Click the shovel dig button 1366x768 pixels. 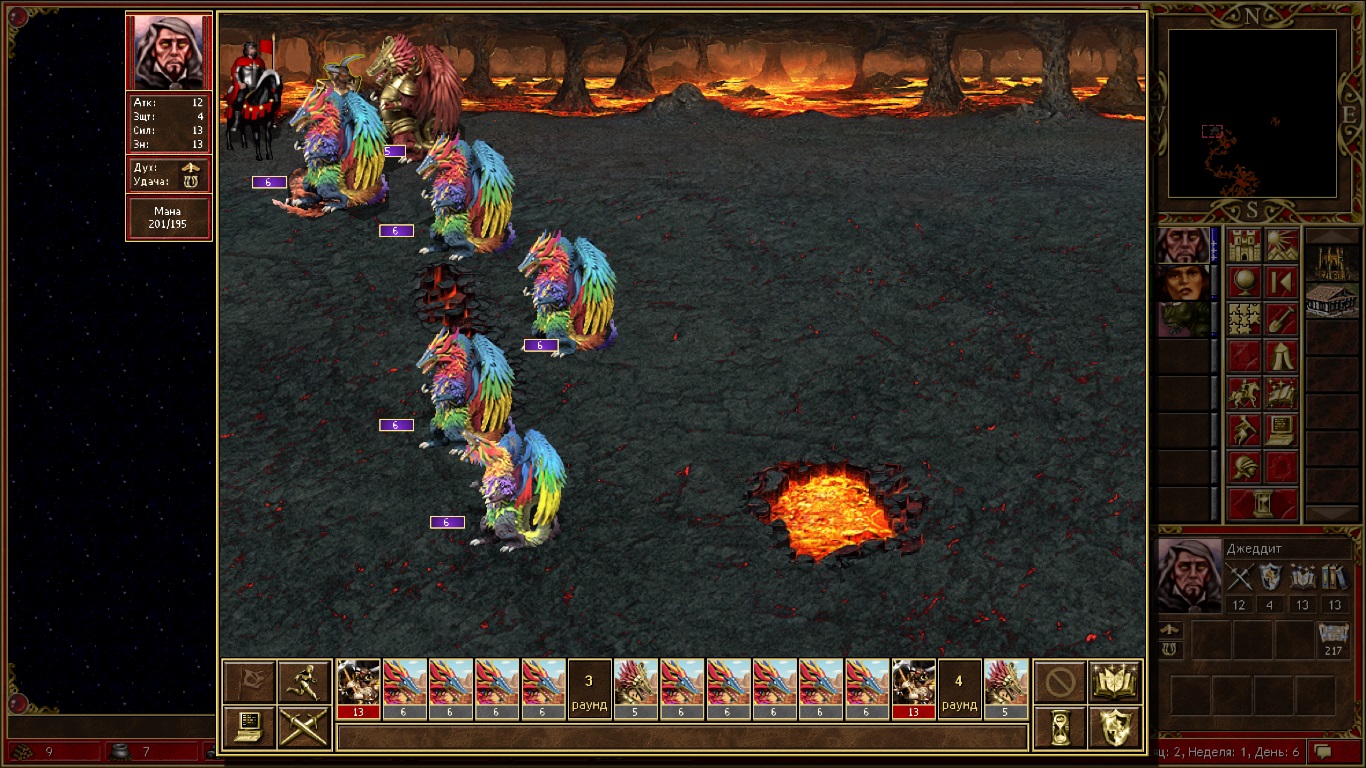pos(1281,320)
